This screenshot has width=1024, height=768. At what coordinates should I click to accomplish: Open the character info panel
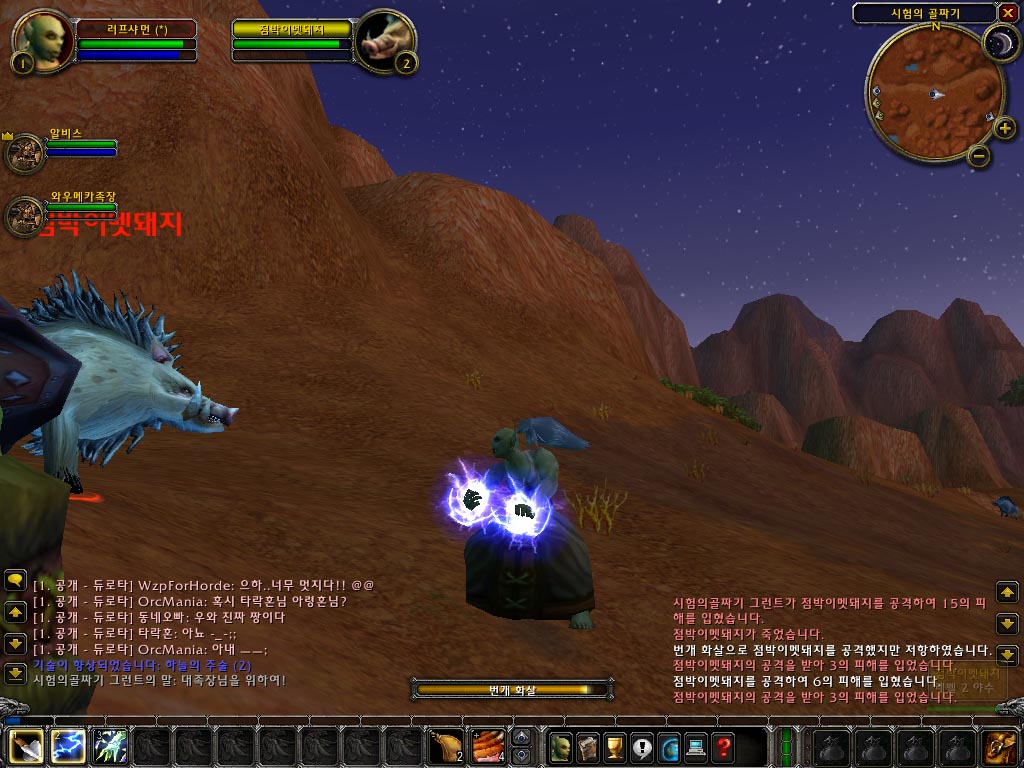coord(561,747)
